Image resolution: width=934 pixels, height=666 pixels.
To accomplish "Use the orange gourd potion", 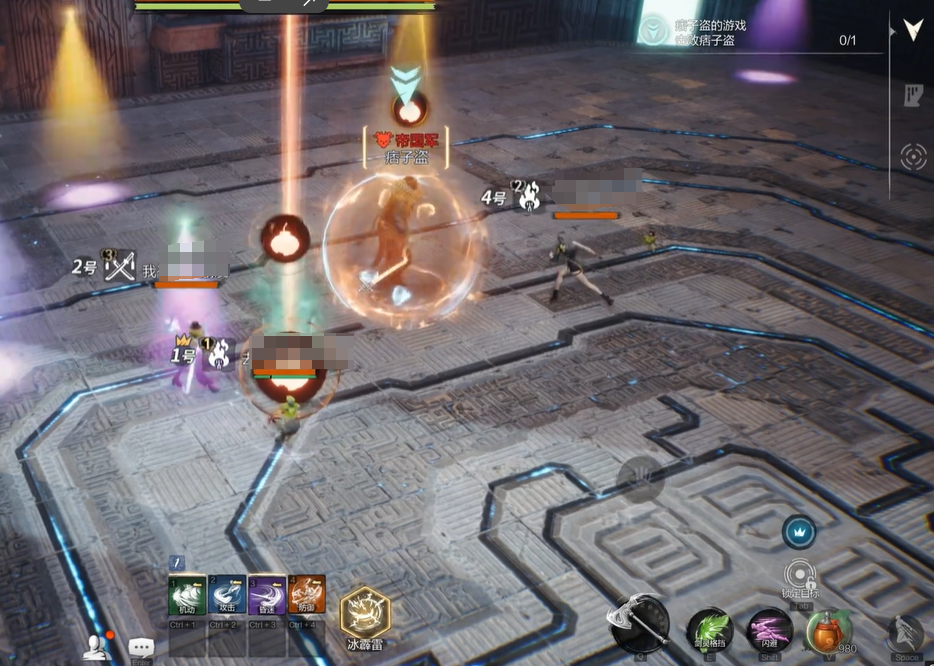I will coord(827,631).
